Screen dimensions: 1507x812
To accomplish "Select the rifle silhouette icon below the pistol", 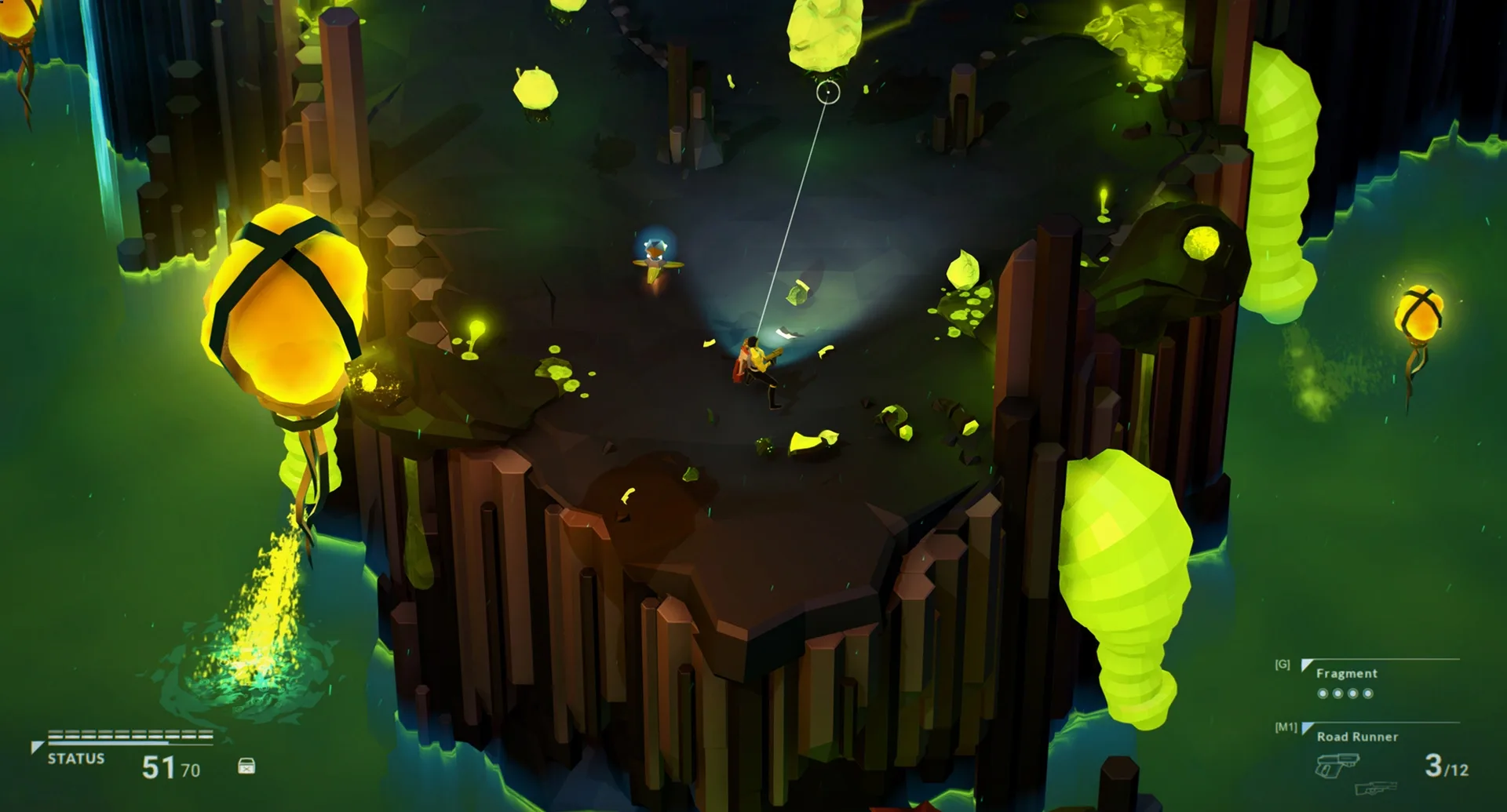I will click(1376, 790).
